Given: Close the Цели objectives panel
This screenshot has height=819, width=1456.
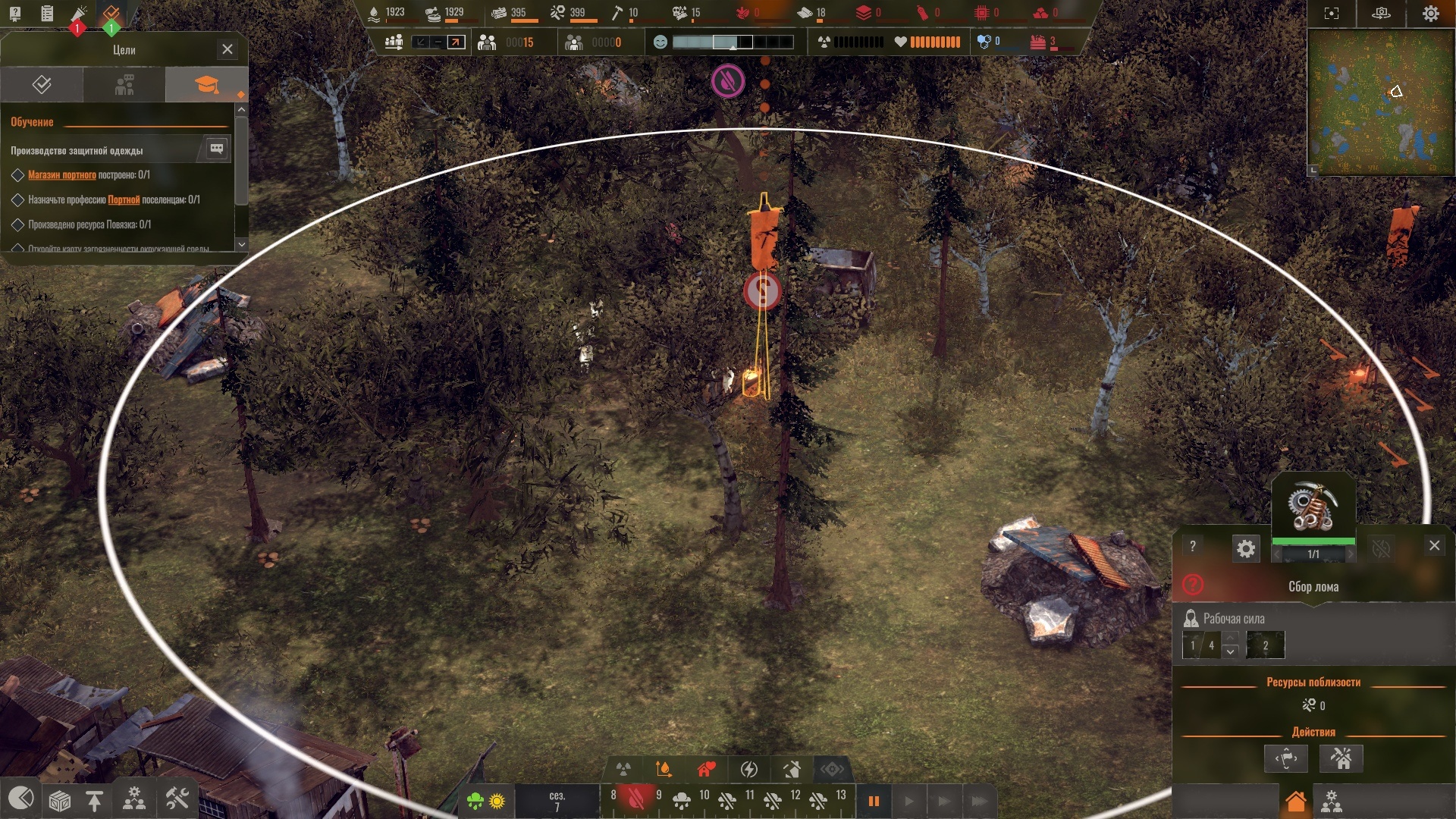Looking at the screenshot, I should coord(227,49).
